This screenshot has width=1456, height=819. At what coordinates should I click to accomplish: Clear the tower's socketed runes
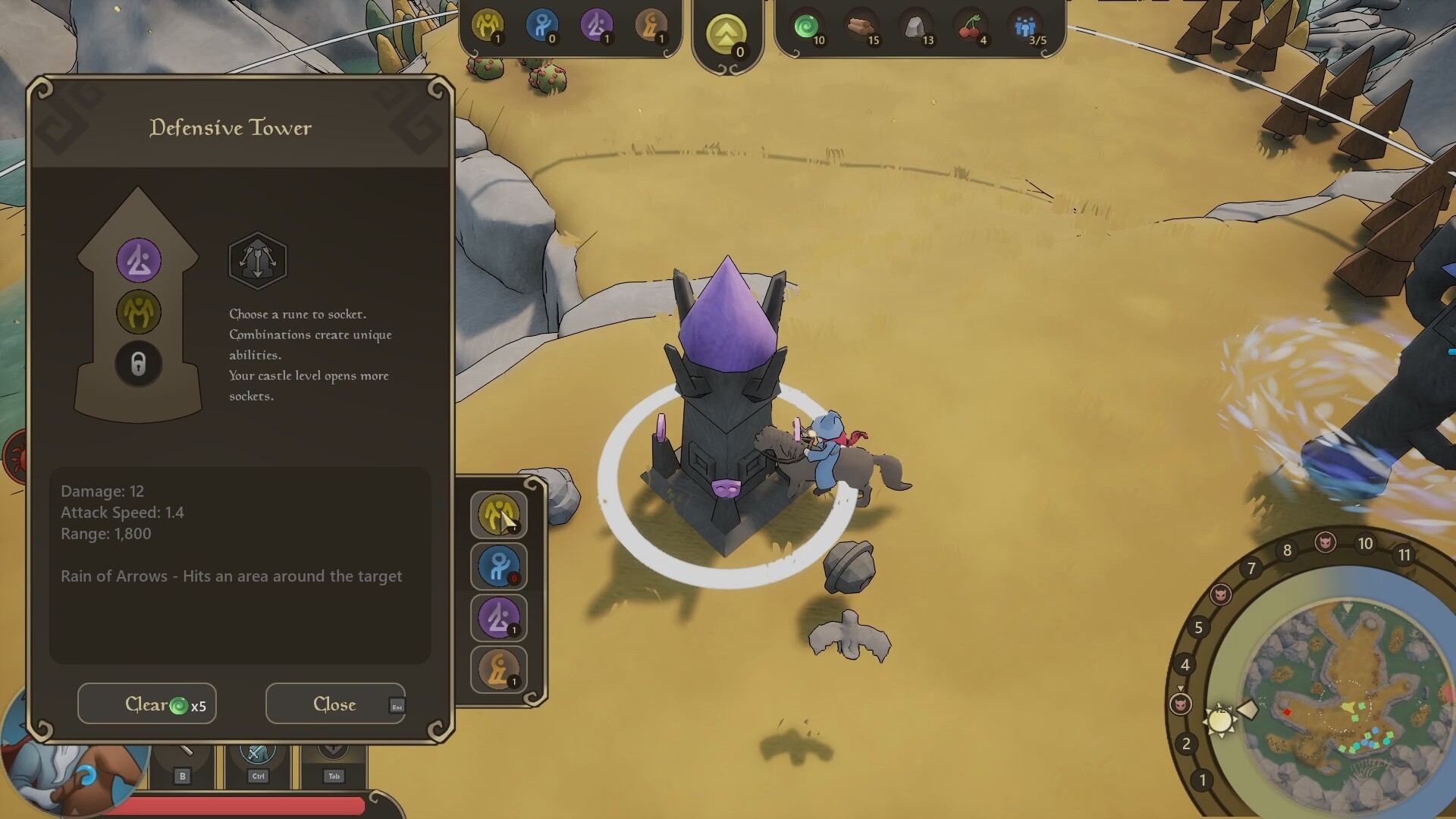147,704
